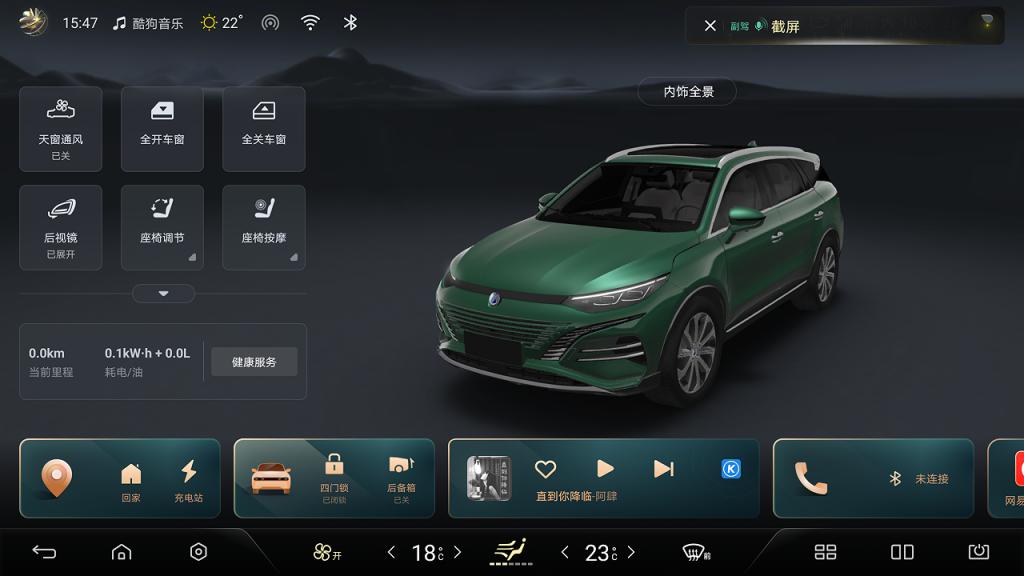This screenshot has width=1024, height=576.
Task: Increase the left temperature above 18°C
Action: pyautogui.click(x=458, y=552)
